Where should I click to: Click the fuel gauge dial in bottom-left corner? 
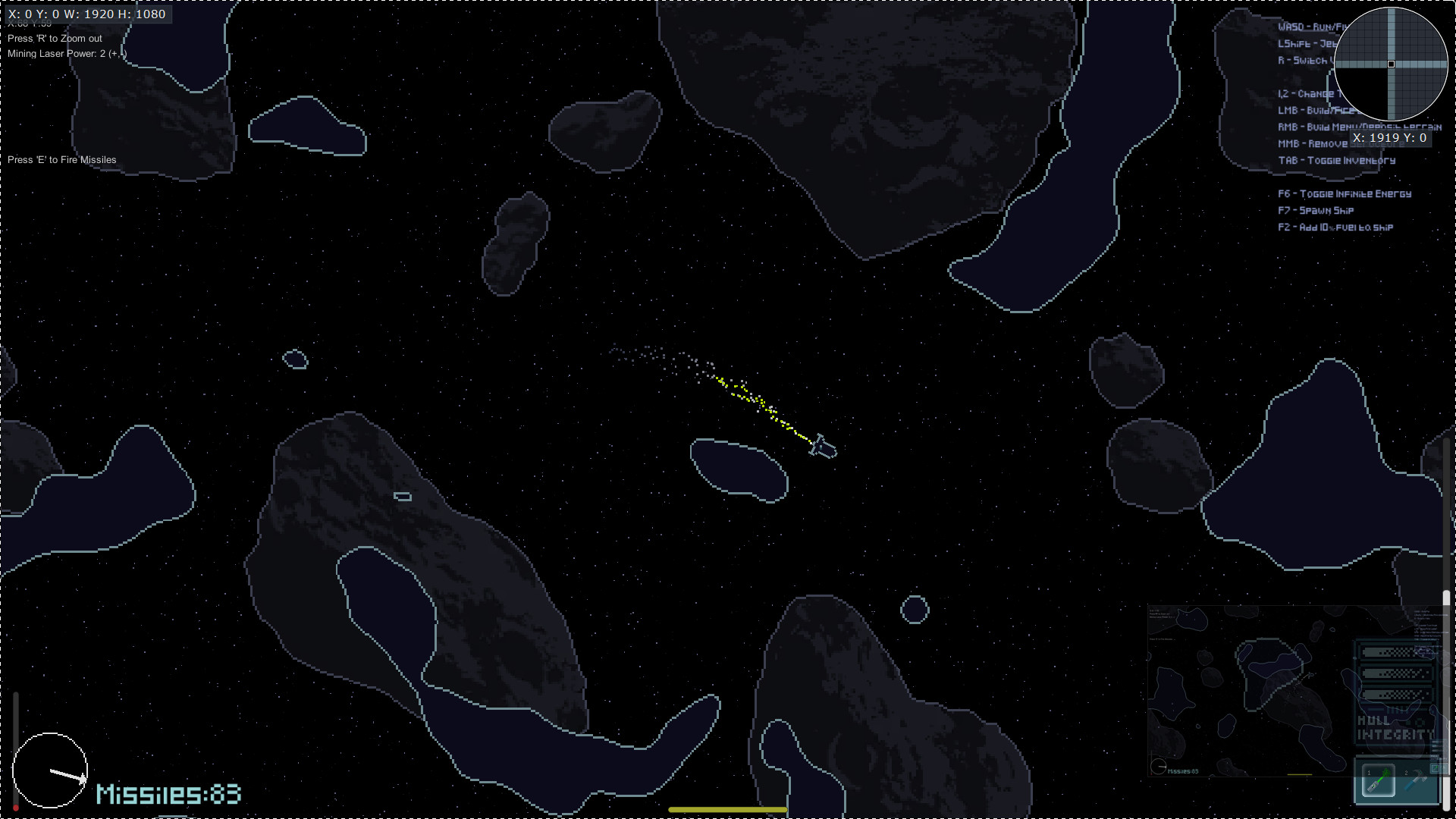(51, 770)
